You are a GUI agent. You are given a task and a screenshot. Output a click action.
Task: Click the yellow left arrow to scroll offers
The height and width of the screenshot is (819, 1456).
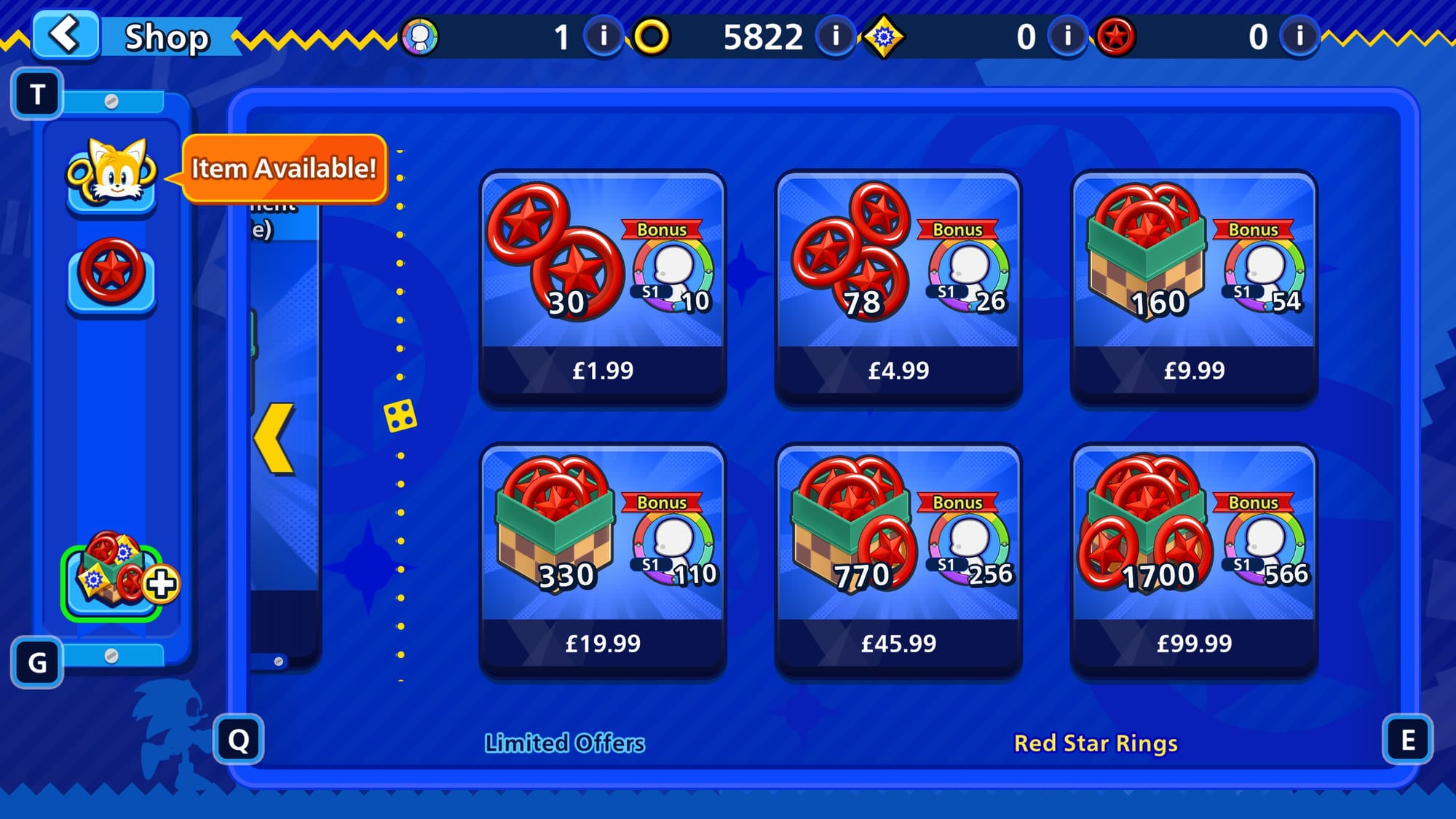(x=275, y=438)
